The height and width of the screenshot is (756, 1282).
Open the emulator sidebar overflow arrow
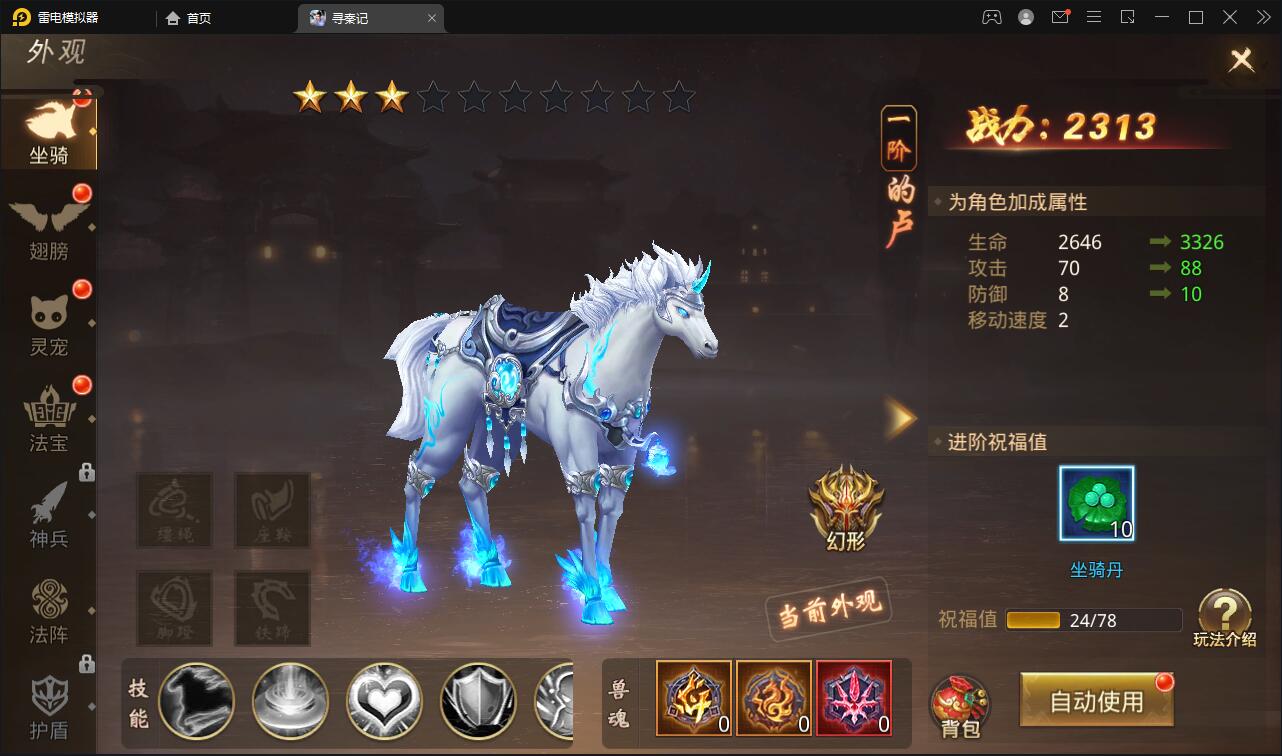[1262, 17]
